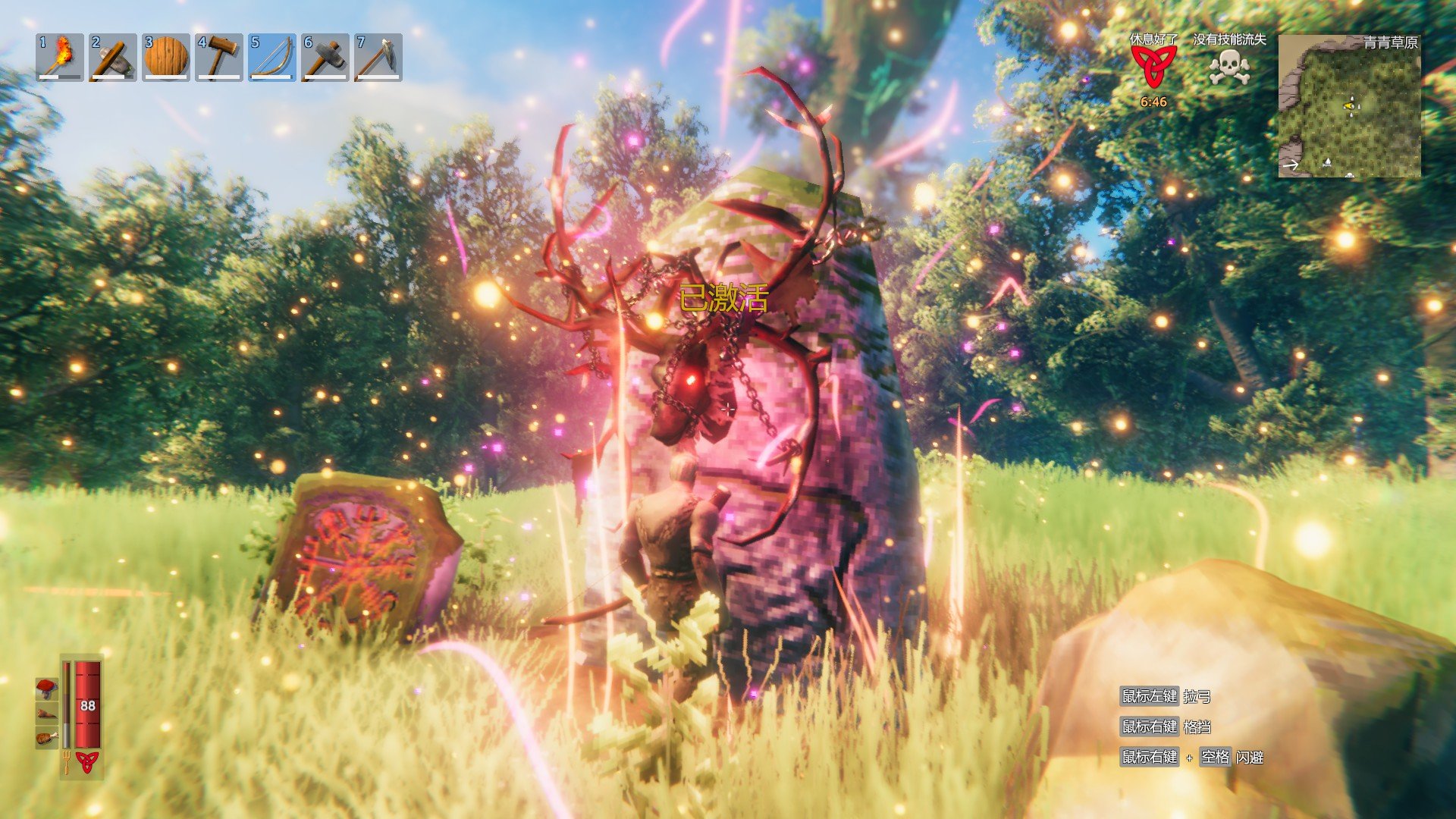Click the red Rested status effect icon
Viewport: 1456px width, 819px height.
pos(1153,67)
